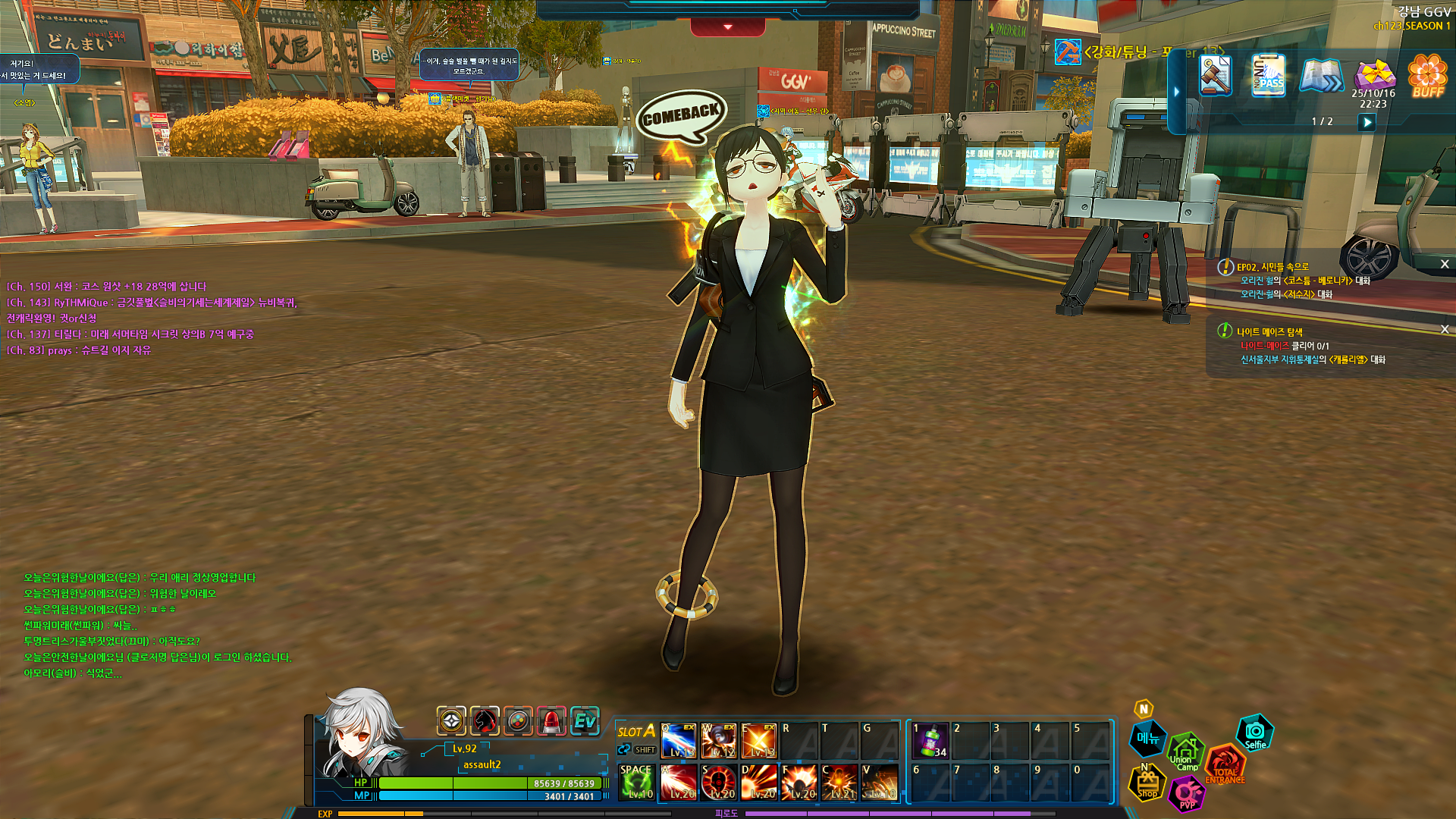Open the Union Pass icon
This screenshot has height=819, width=1456.
click(x=1268, y=76)
